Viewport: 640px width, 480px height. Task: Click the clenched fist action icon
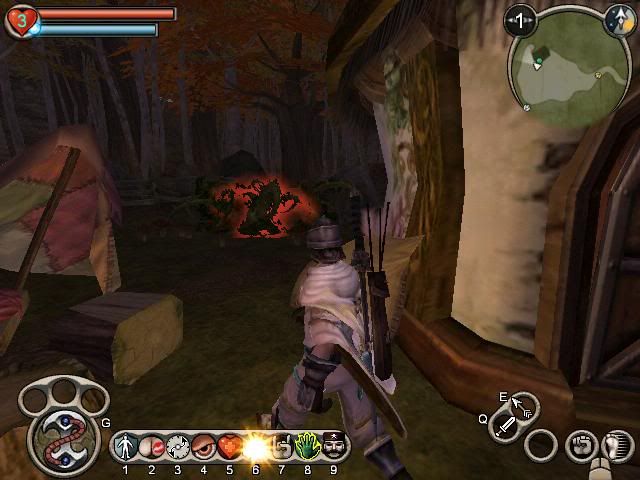click(579, 445)
